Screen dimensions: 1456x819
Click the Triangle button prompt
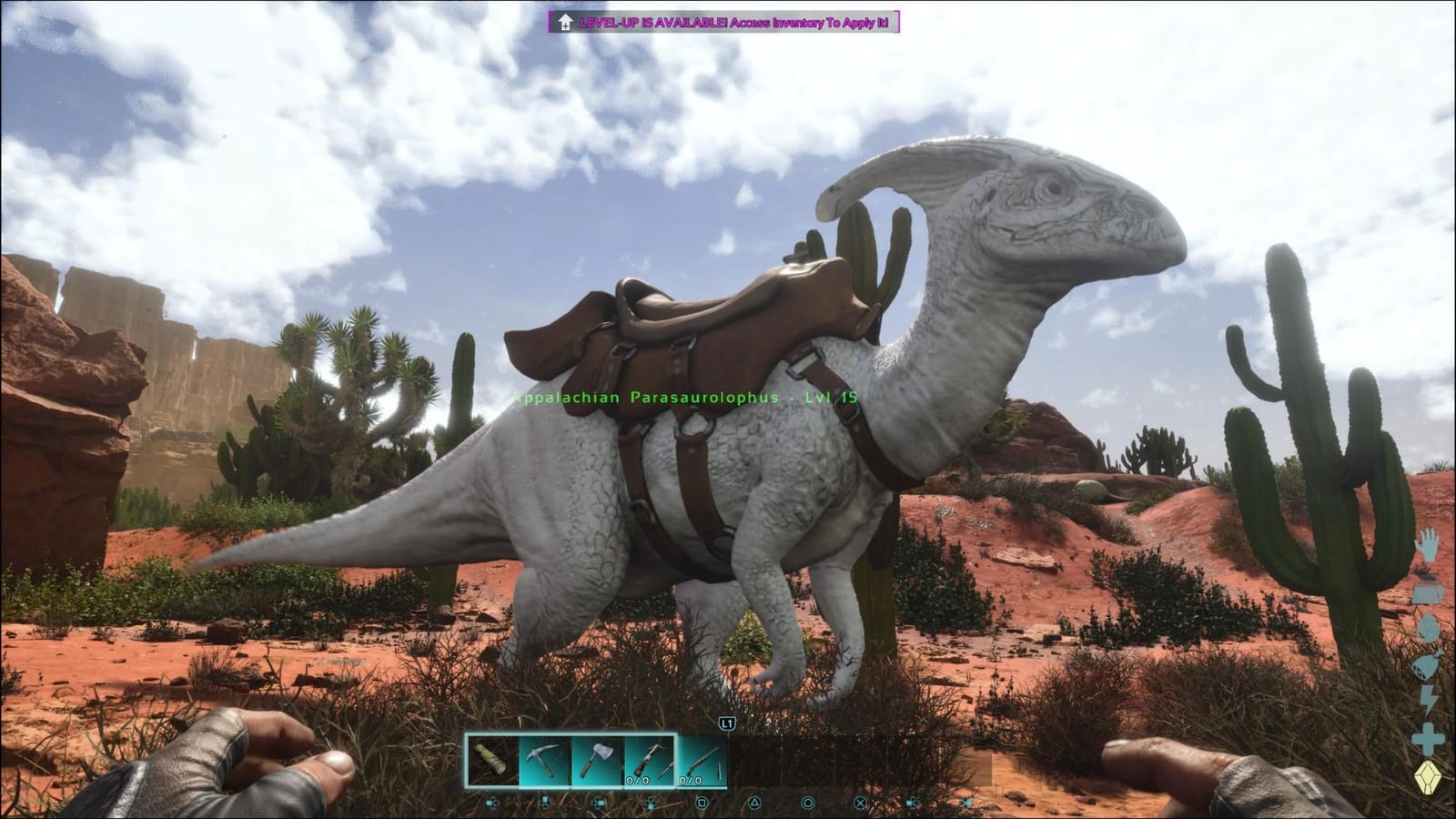(754, 802)
